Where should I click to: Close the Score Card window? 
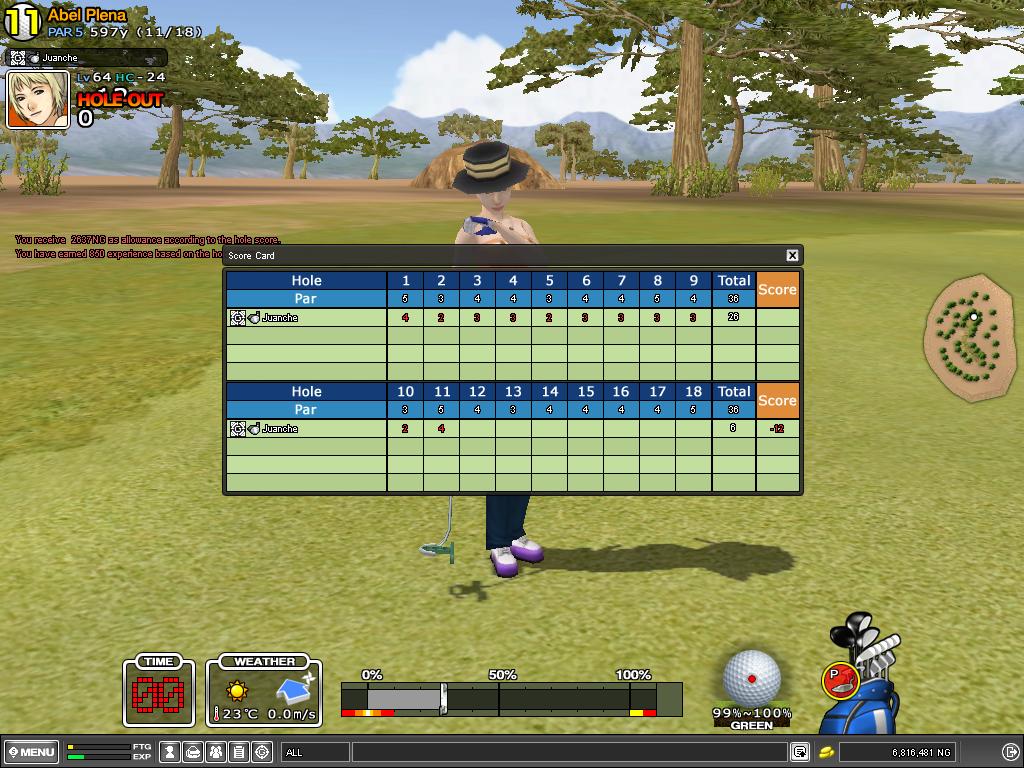pyautogui.click(x=792, y=255)
